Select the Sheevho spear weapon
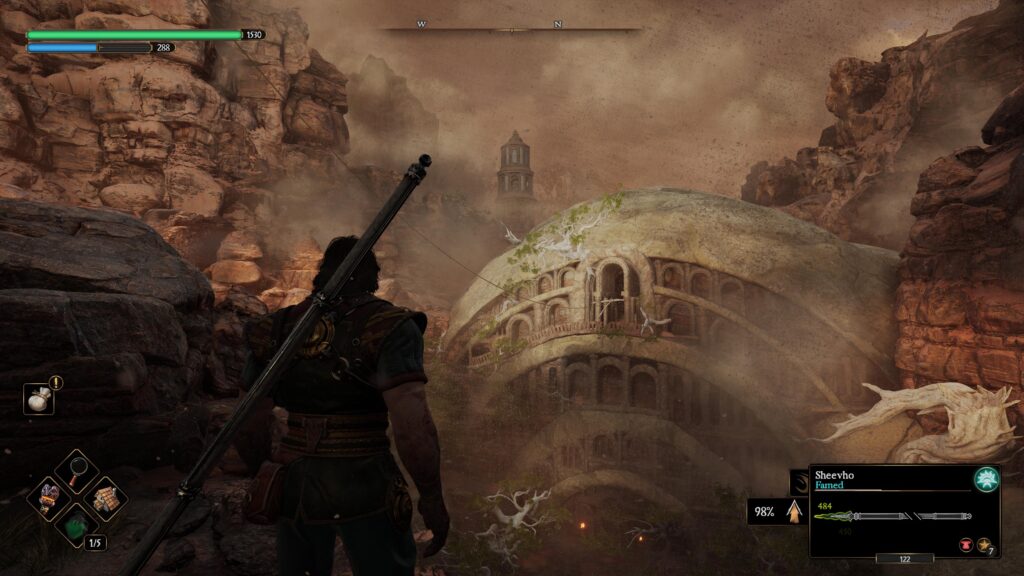This screenshot has width=1024, height=576. pyautogui.click(x=882, y=516)
